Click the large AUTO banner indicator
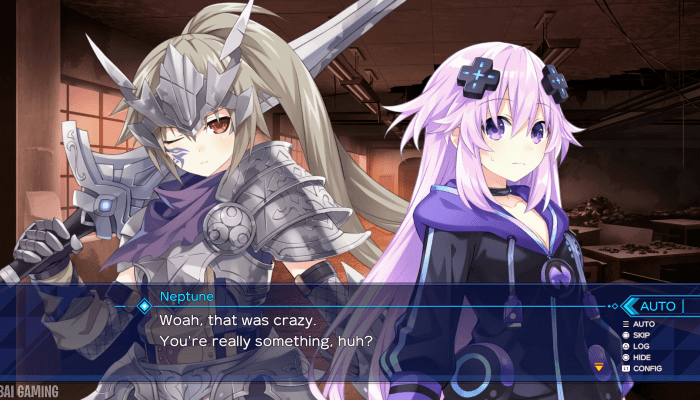The width and height of the screenshot is (700, 400). point(658,306)
